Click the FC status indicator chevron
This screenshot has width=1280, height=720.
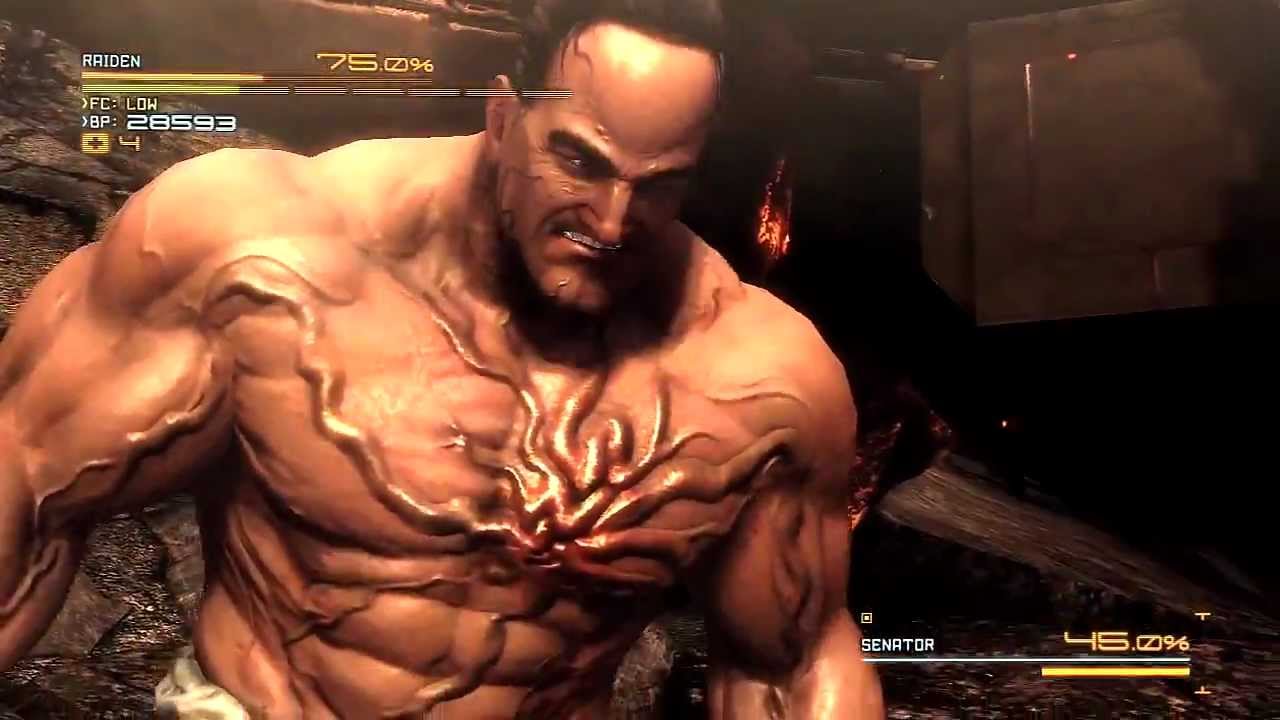tap(84, 103)
